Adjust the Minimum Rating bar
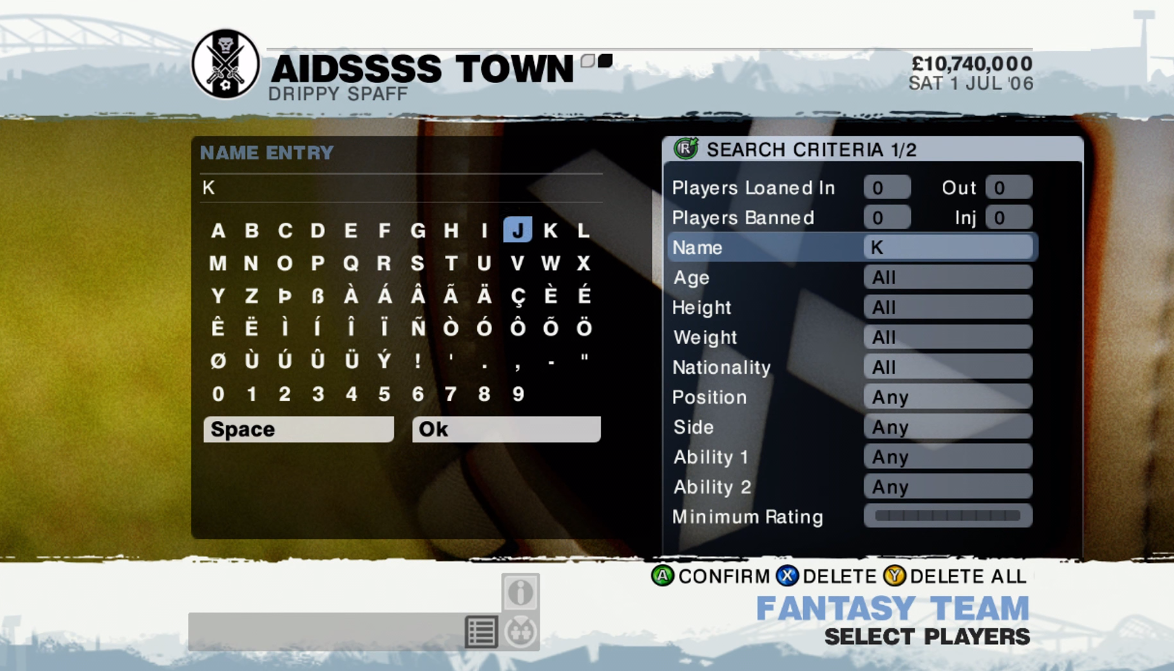Screen dimensions: 1174x671 (x=947, y=516)
